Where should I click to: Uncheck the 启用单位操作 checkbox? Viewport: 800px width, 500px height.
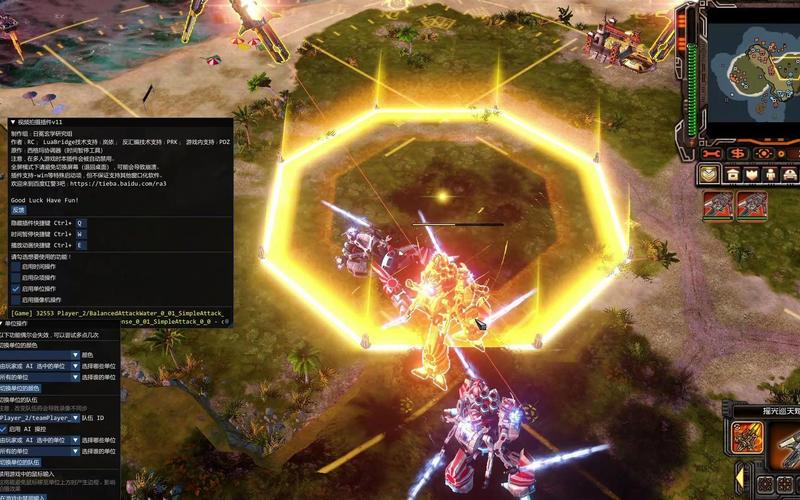[x=16, y=289]
